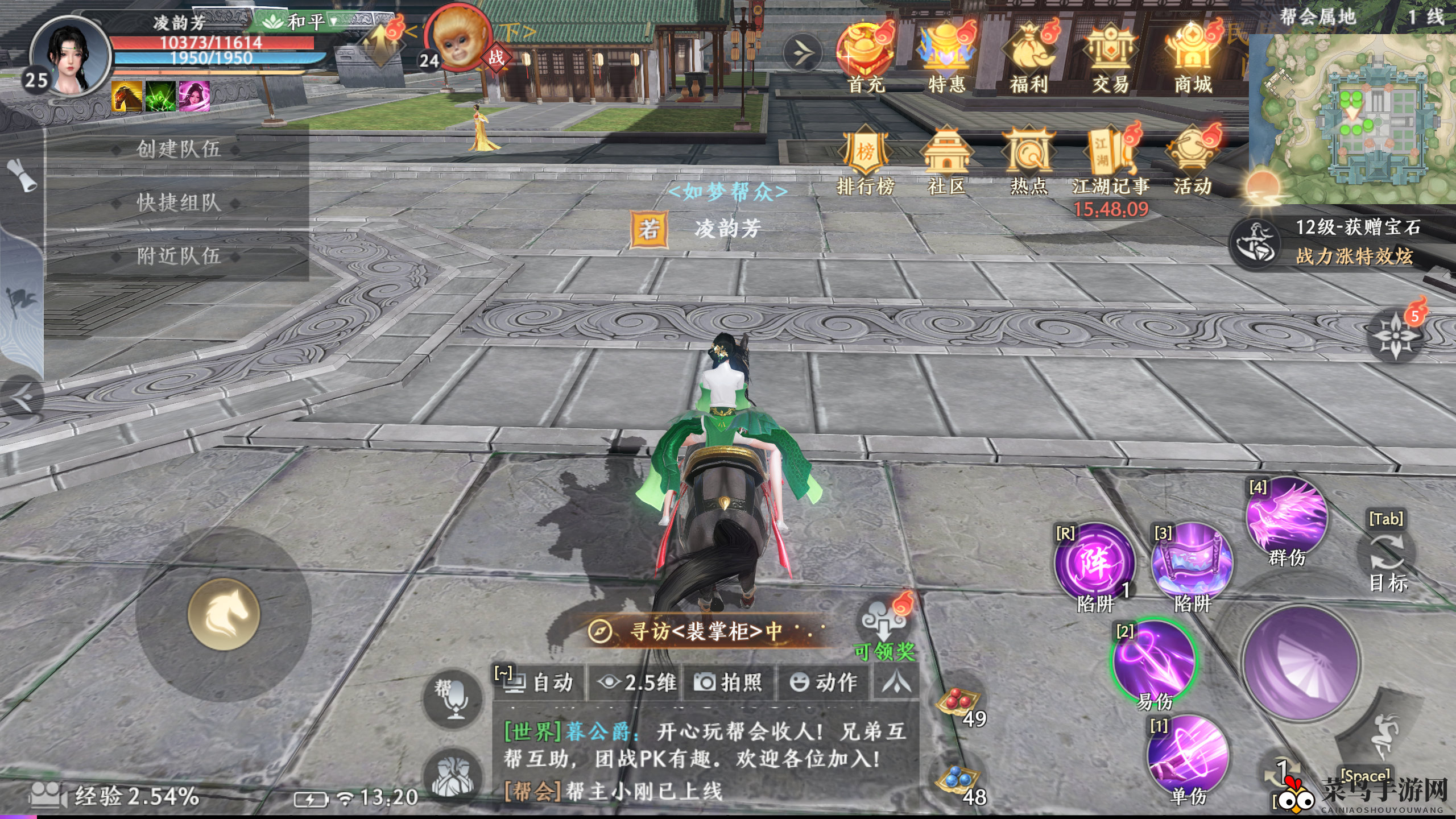
Task: Select 创建队伍 to create a team
Action: [178, 149]
